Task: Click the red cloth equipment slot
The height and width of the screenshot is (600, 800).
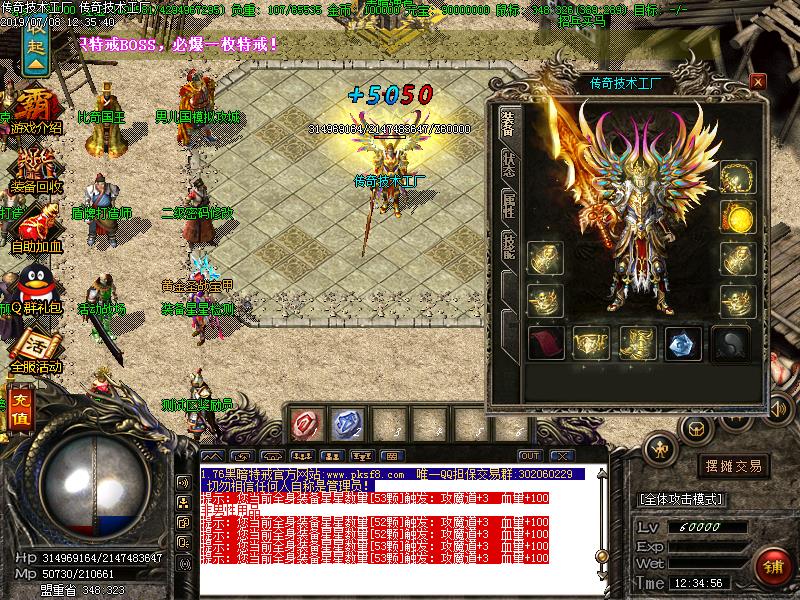Action: click(x=545, y=343)
